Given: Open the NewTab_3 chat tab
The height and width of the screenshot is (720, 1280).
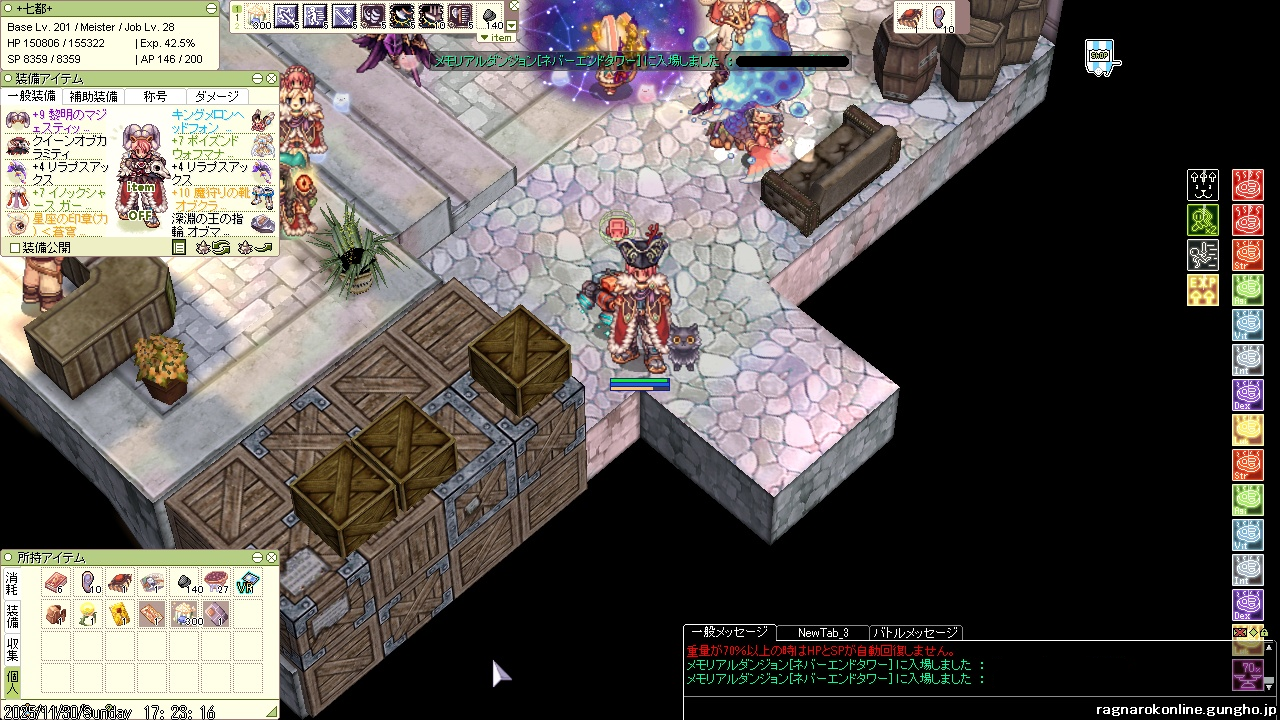Looking at the screenshot, I should point(822,632).
